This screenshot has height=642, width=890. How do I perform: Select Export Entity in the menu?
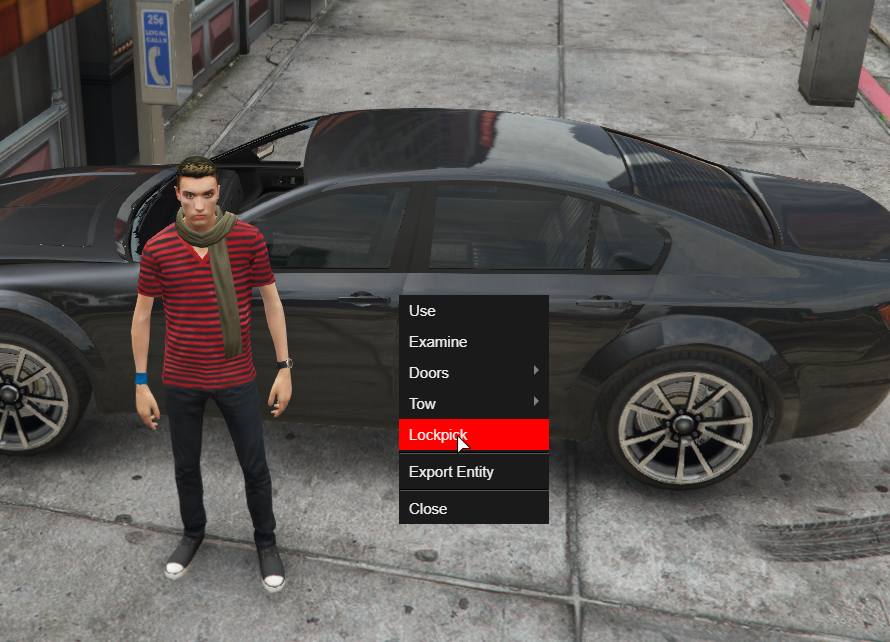point(472,472)
